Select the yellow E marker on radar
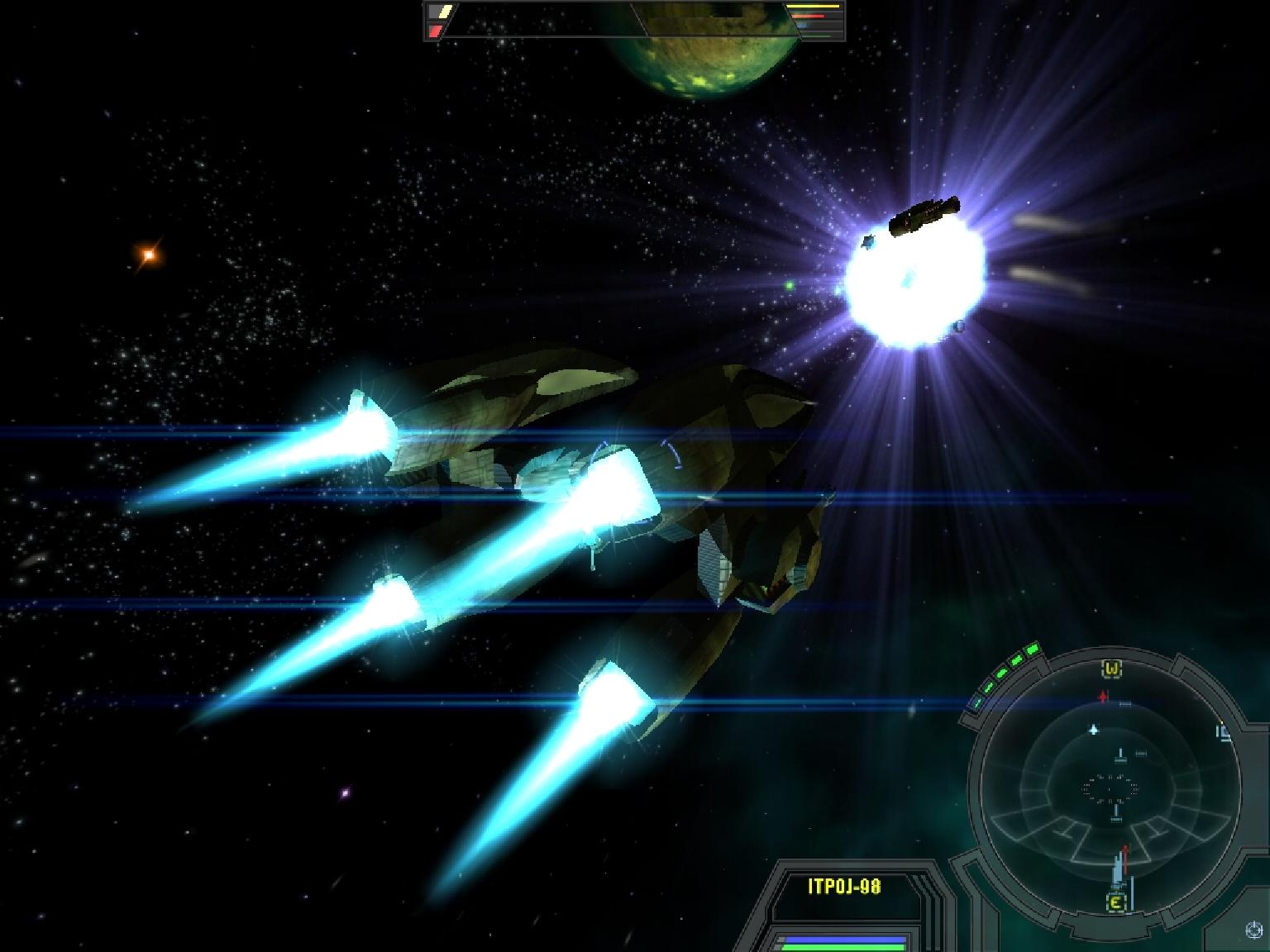Image resolution: width=1270 pixels, height=952 pixels. click(1115, 902)
